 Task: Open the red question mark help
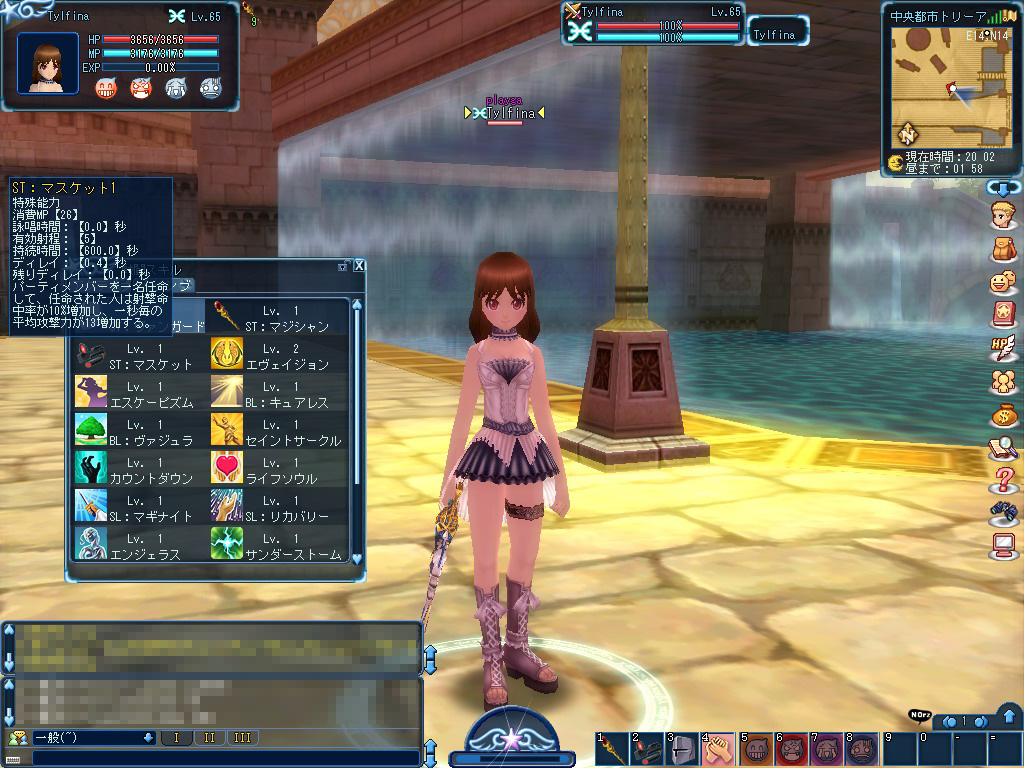click(x=1003, y=481)
